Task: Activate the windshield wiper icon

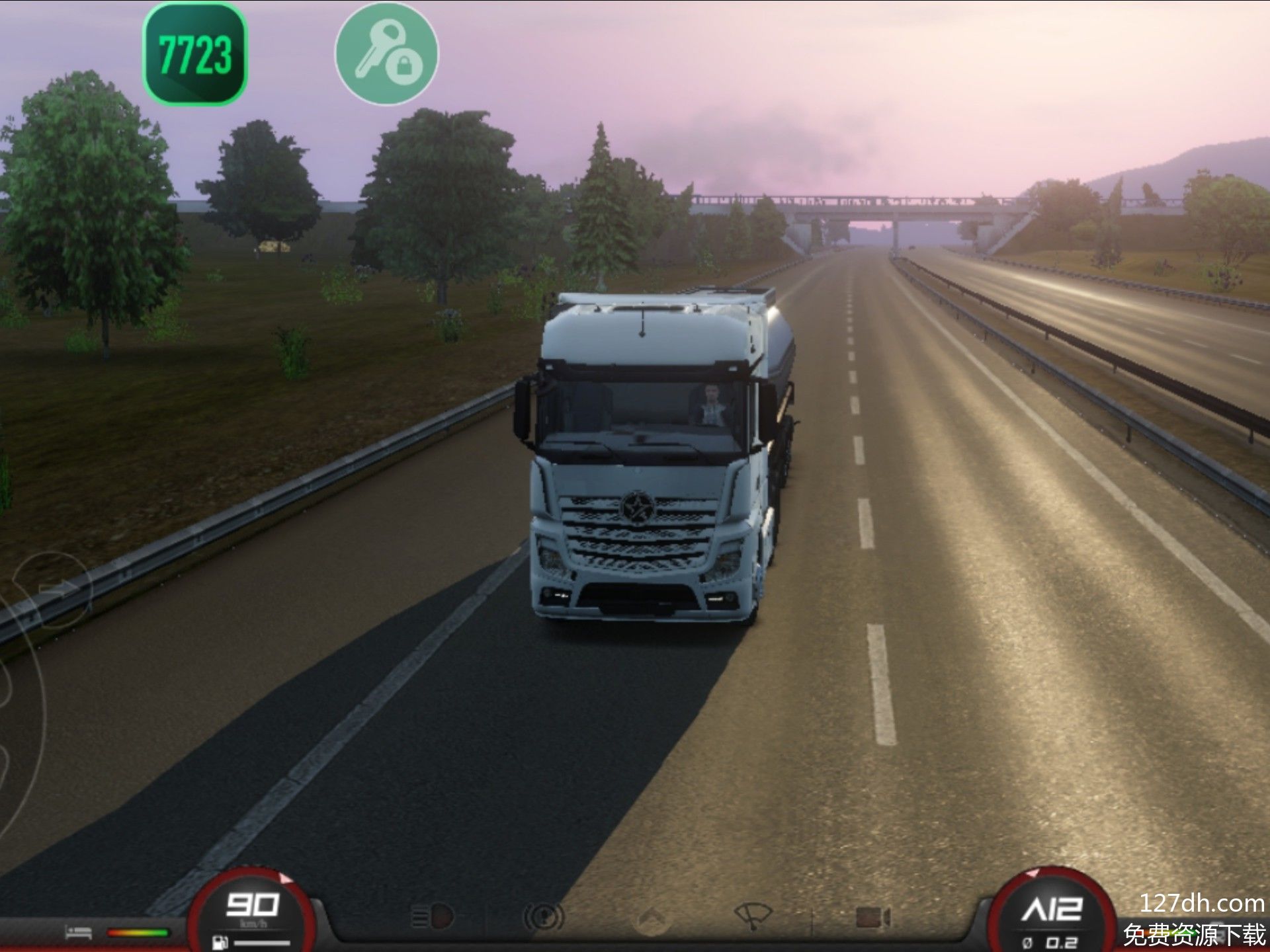Action: (753, 916)
